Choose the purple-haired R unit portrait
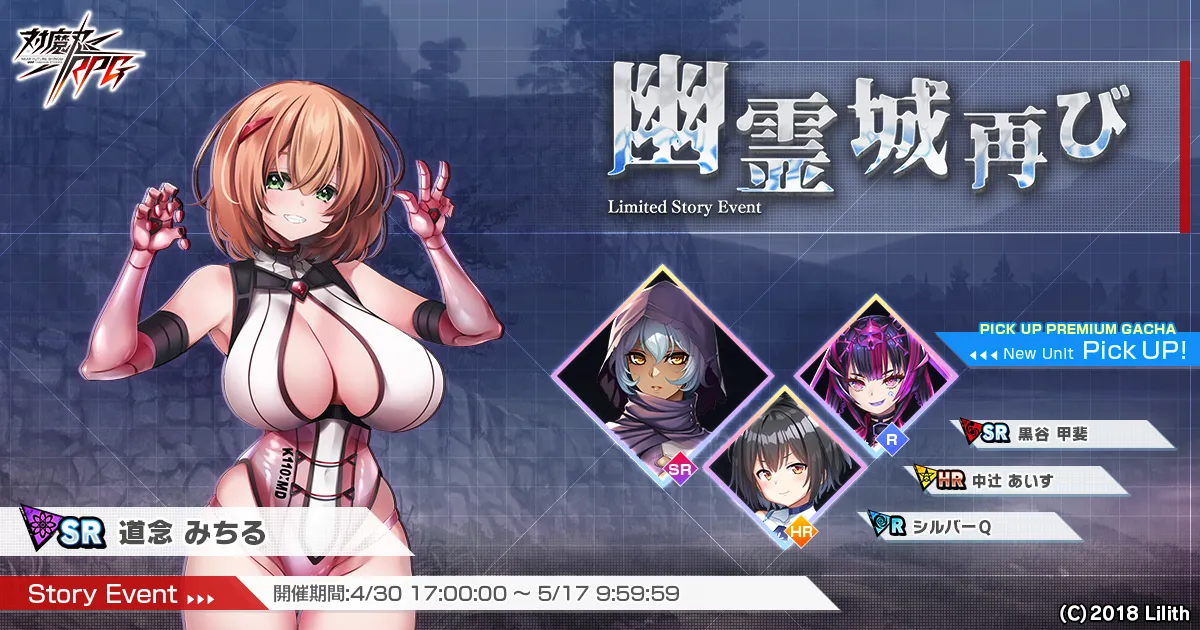1200x630 pixels. point(876,376)
